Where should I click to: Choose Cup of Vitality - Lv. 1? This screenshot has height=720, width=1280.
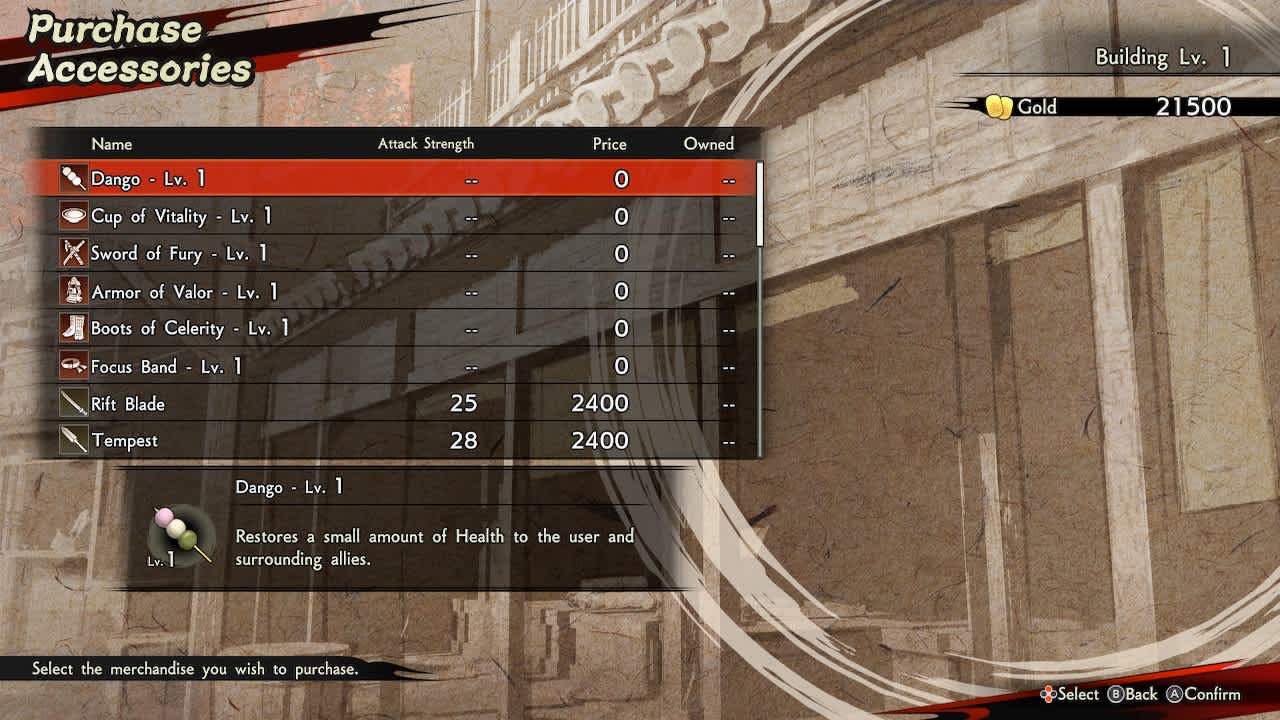[400, 216]
